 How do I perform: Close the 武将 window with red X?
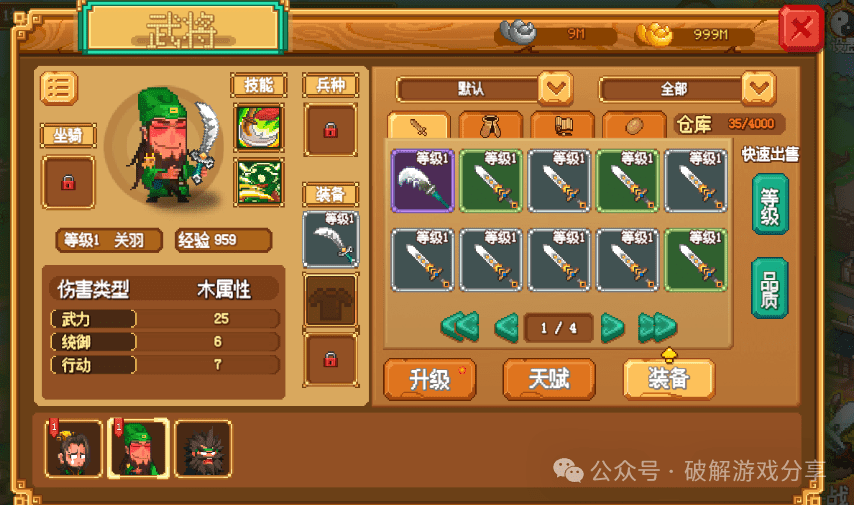(x=801, y=29)
